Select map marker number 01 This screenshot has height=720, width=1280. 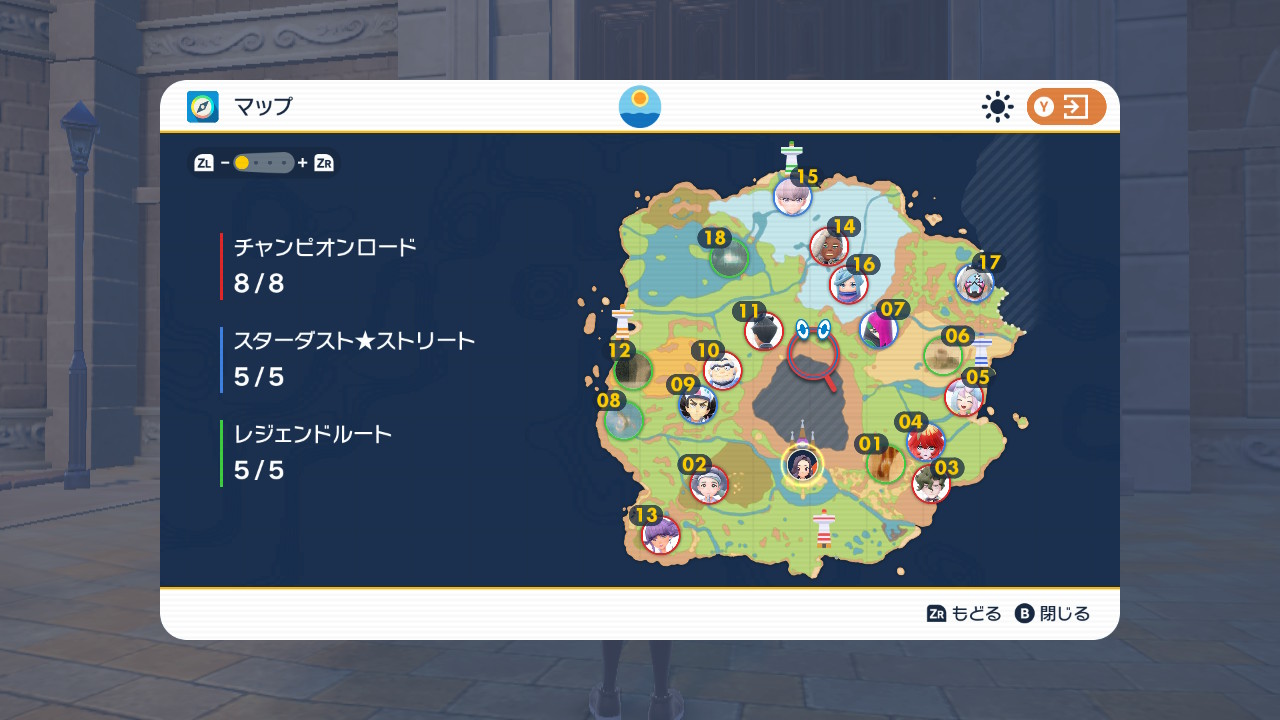point(885,464)
